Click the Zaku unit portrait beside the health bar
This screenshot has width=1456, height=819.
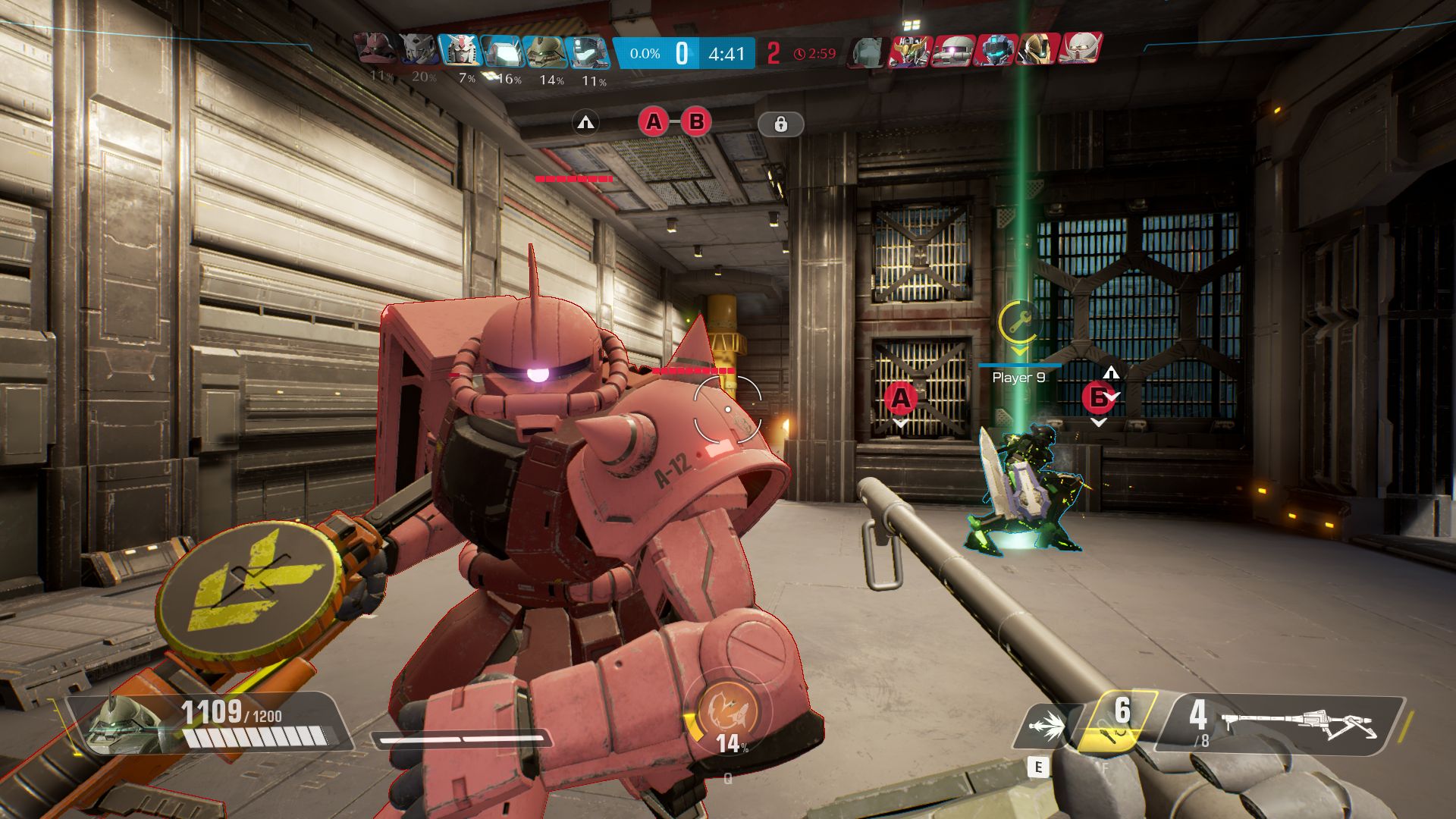click(125, 723)
